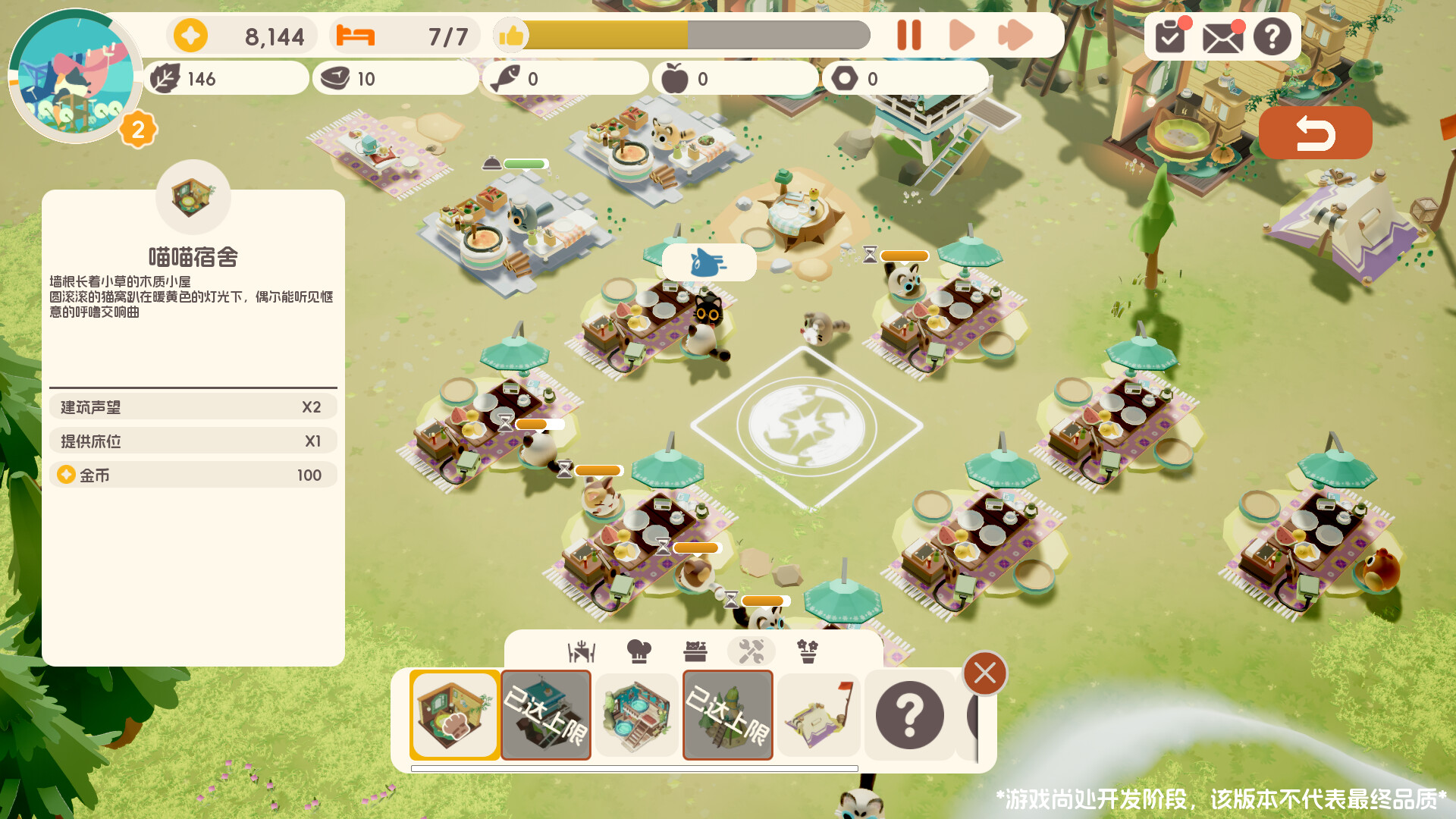Image resolution: width=1456 pixels, height=819 pixels.
Task: Click the locked question mark building slot
Action: (x=910, y=714)
